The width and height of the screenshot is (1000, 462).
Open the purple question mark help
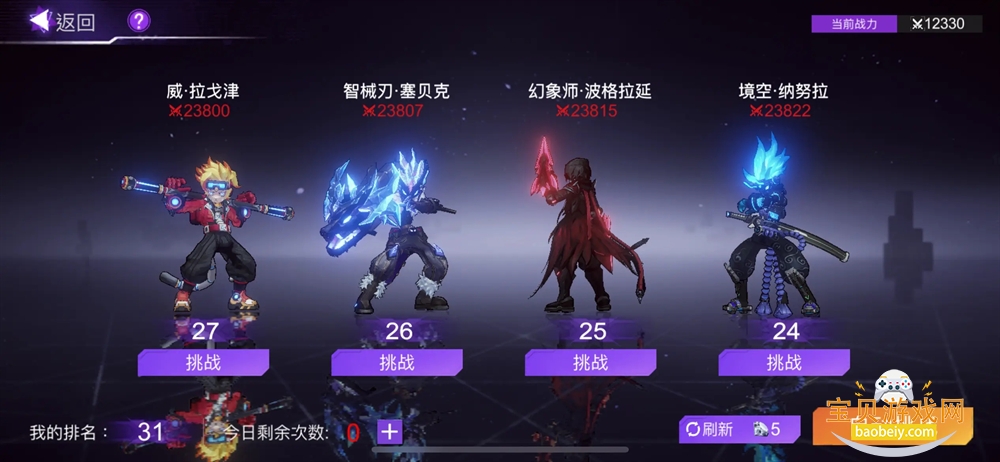pos(139,20)
